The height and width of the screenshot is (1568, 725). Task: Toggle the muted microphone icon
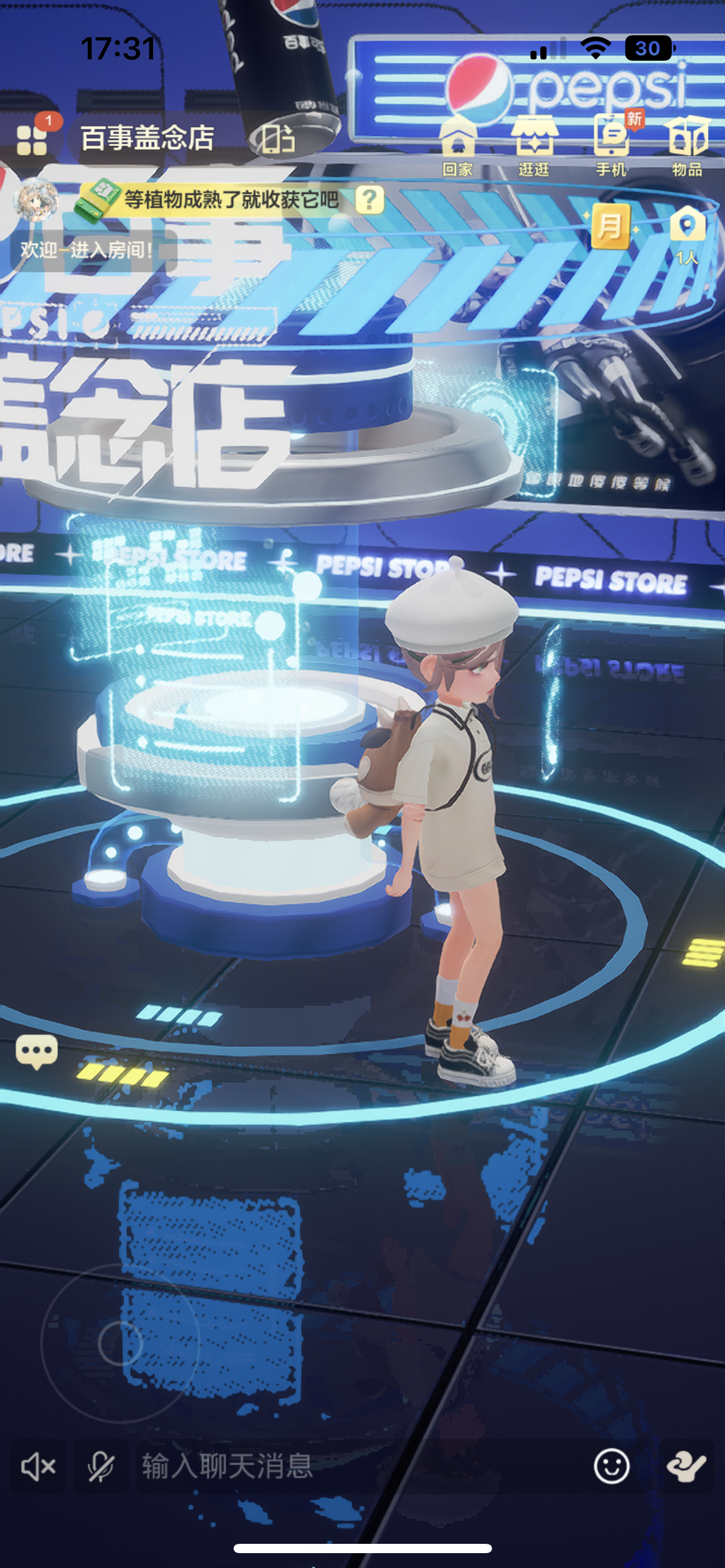100,1466
